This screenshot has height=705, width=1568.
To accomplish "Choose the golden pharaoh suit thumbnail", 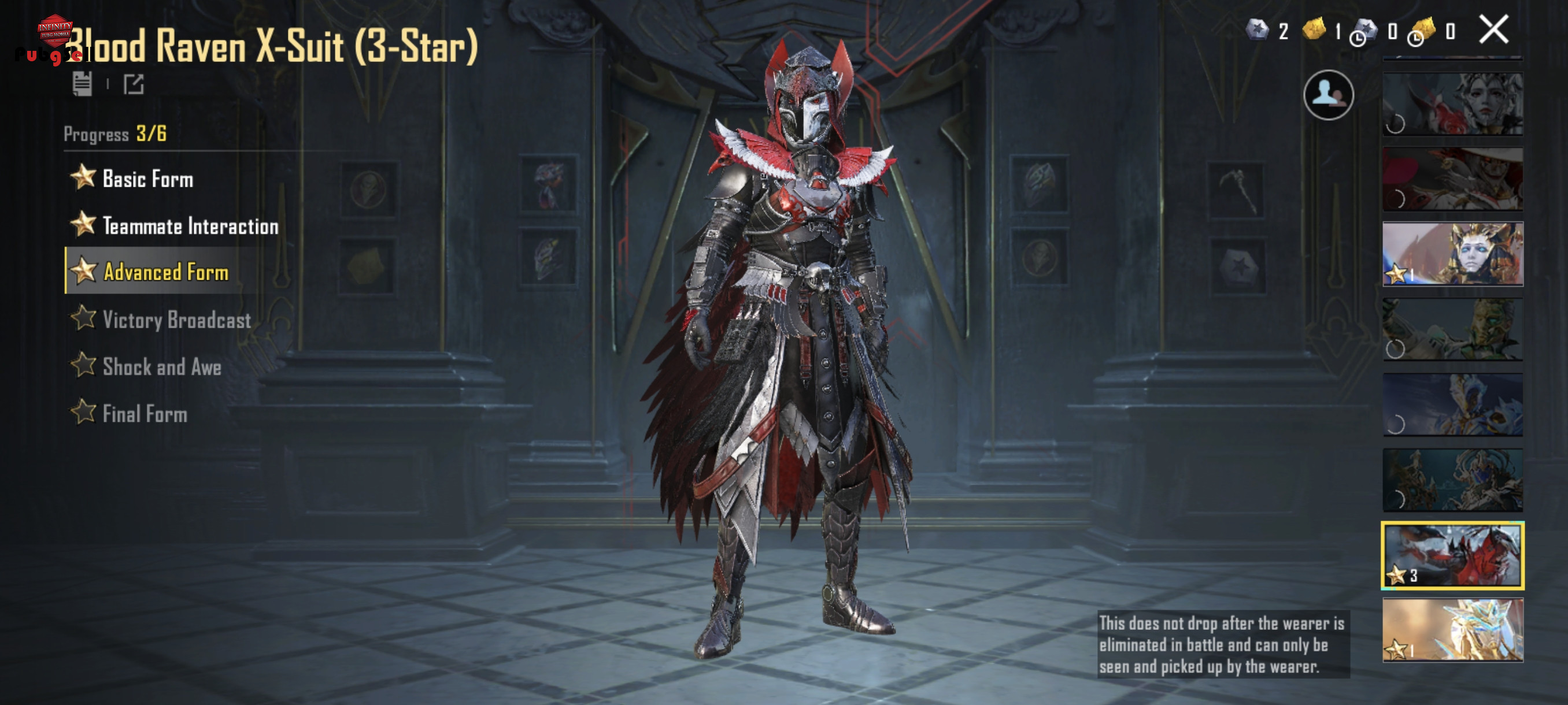I will [1452, 254].
